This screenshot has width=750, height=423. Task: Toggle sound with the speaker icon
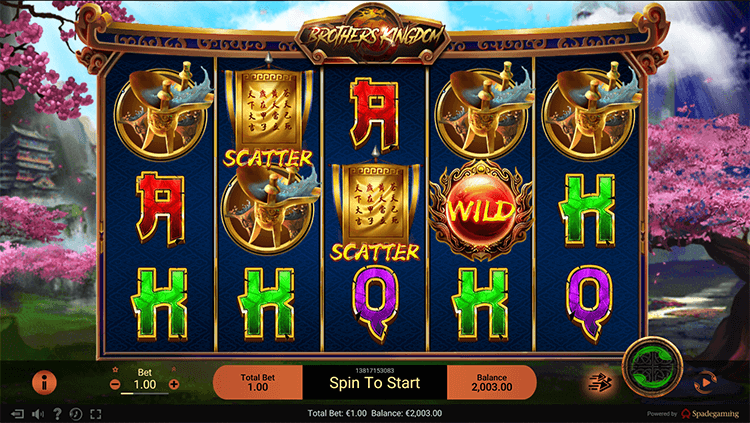37,414
